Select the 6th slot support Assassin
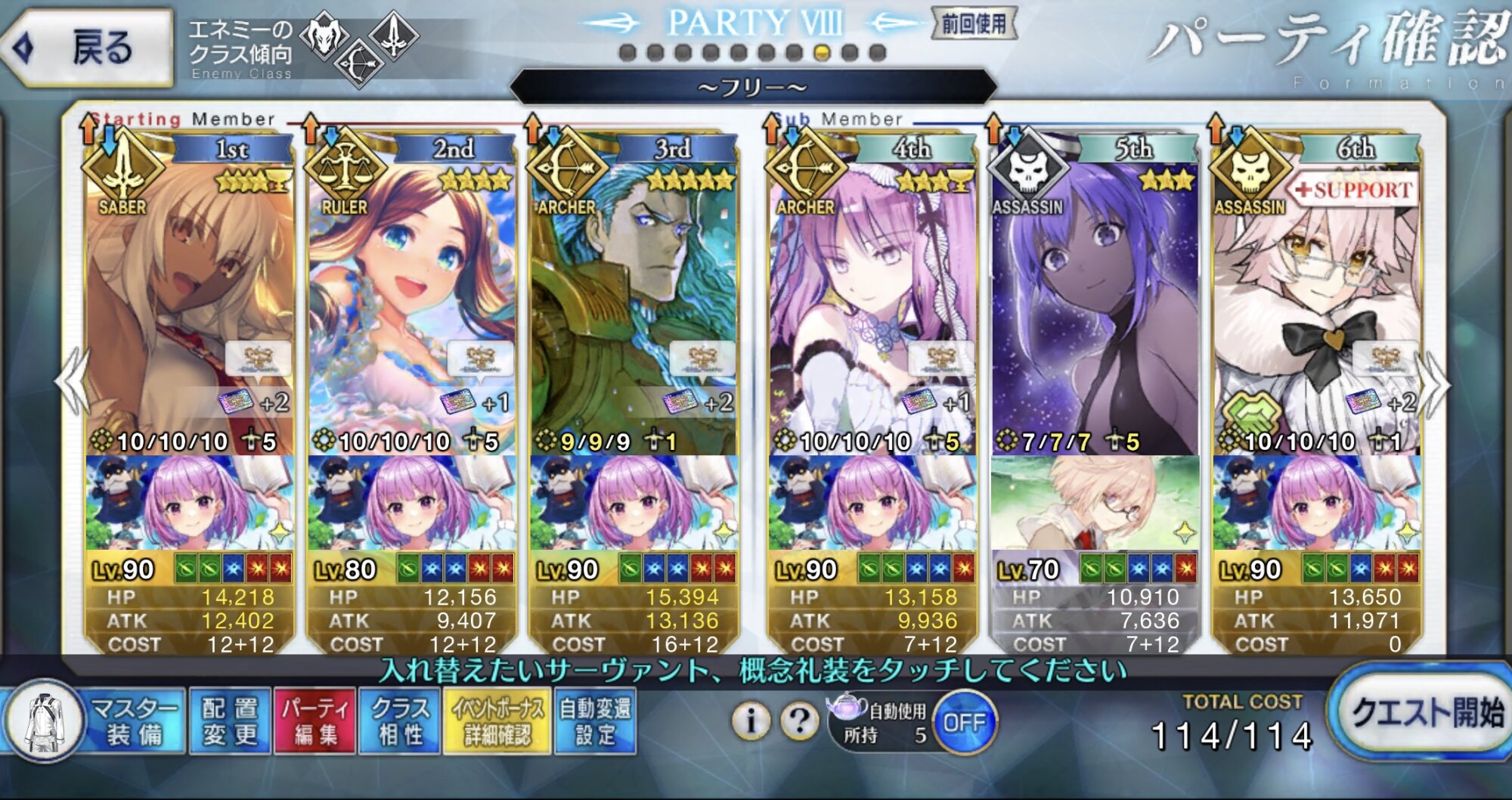This screenshot has width=1512, height=800. coord(1317,302)
